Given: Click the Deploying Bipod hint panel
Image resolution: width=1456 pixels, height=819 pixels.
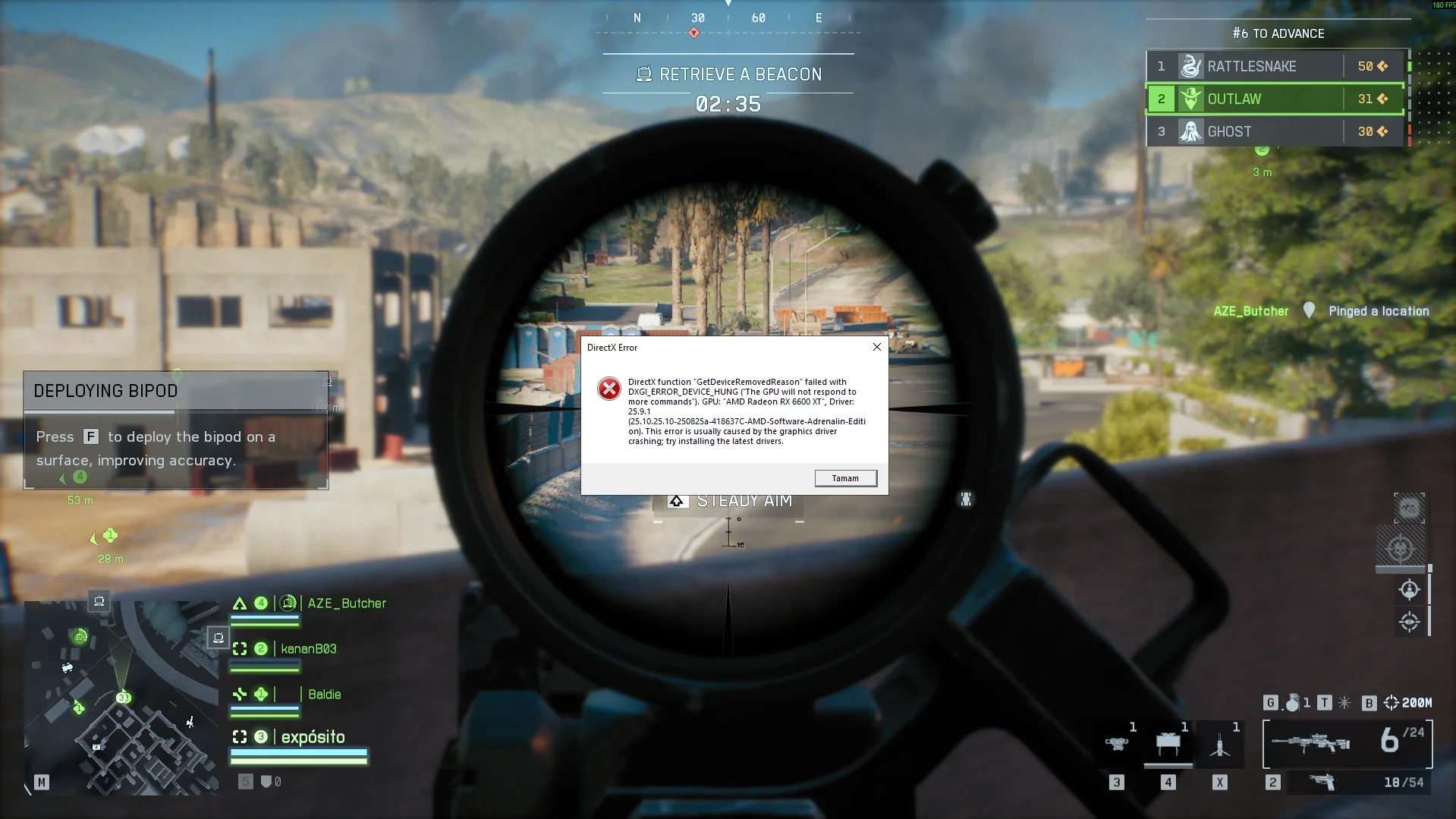Looking at the screenshot, I should [x=176, y=430].
